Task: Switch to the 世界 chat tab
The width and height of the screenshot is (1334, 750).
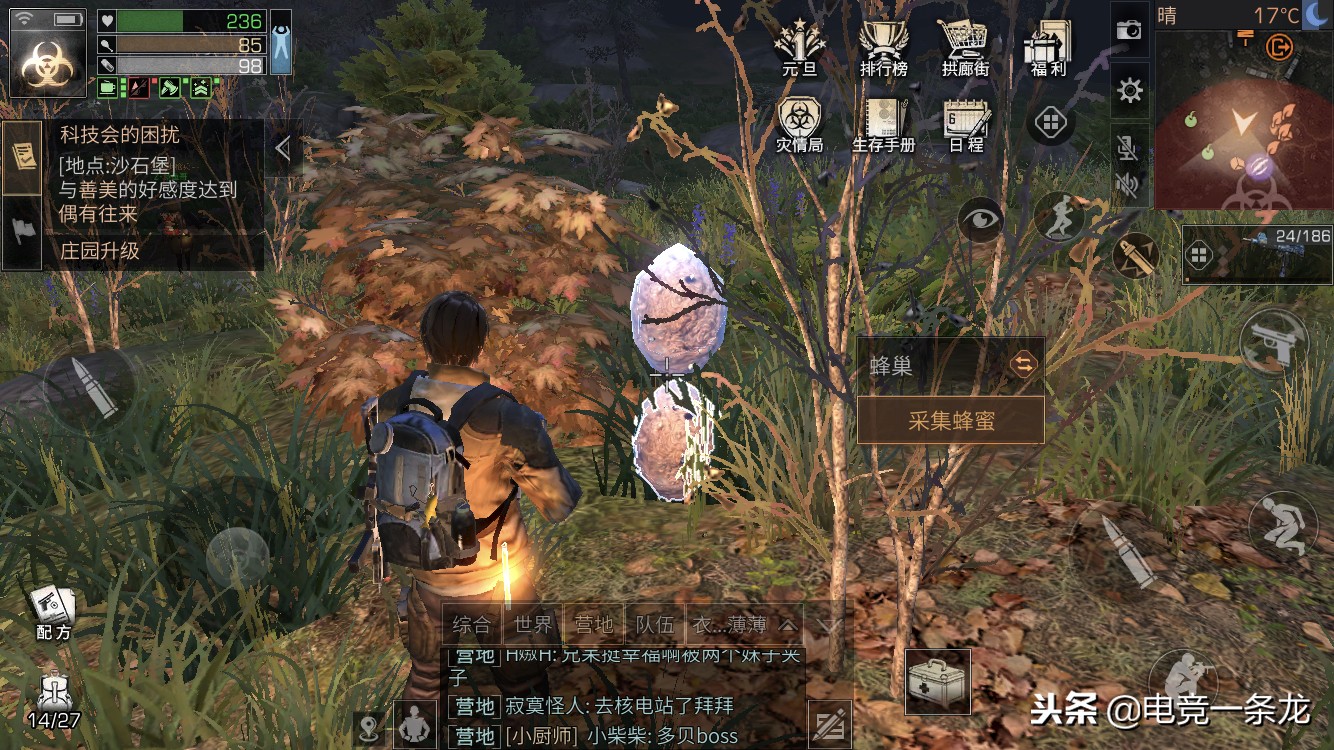Action: (535, 622)
